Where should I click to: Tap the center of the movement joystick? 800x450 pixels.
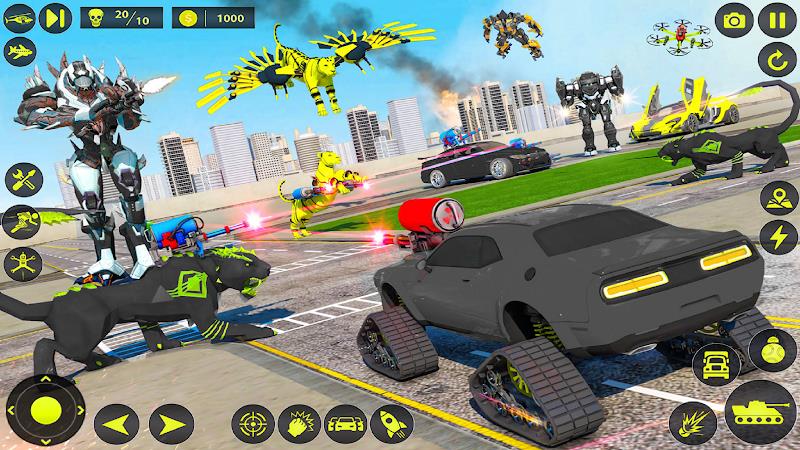pos(47,408)
